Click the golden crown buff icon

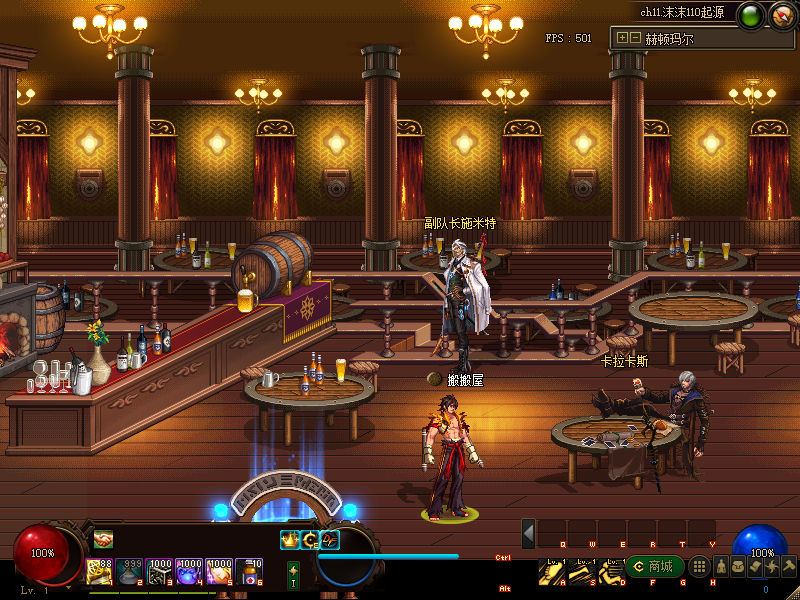[x=290, y=540]
